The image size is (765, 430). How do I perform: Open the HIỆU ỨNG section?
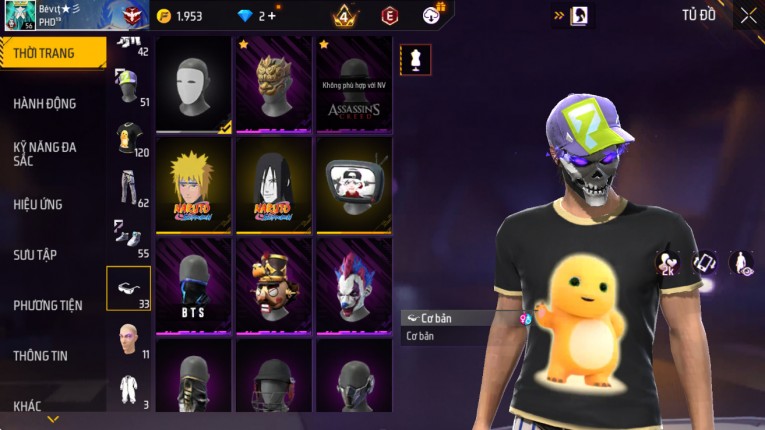point(38,204)
